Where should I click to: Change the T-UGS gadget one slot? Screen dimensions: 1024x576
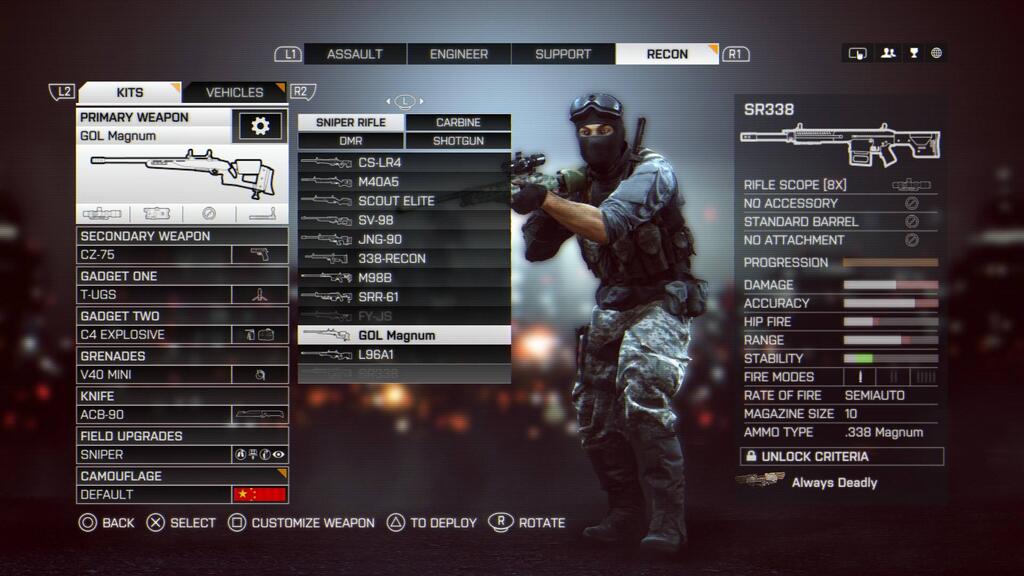point(182,295)
